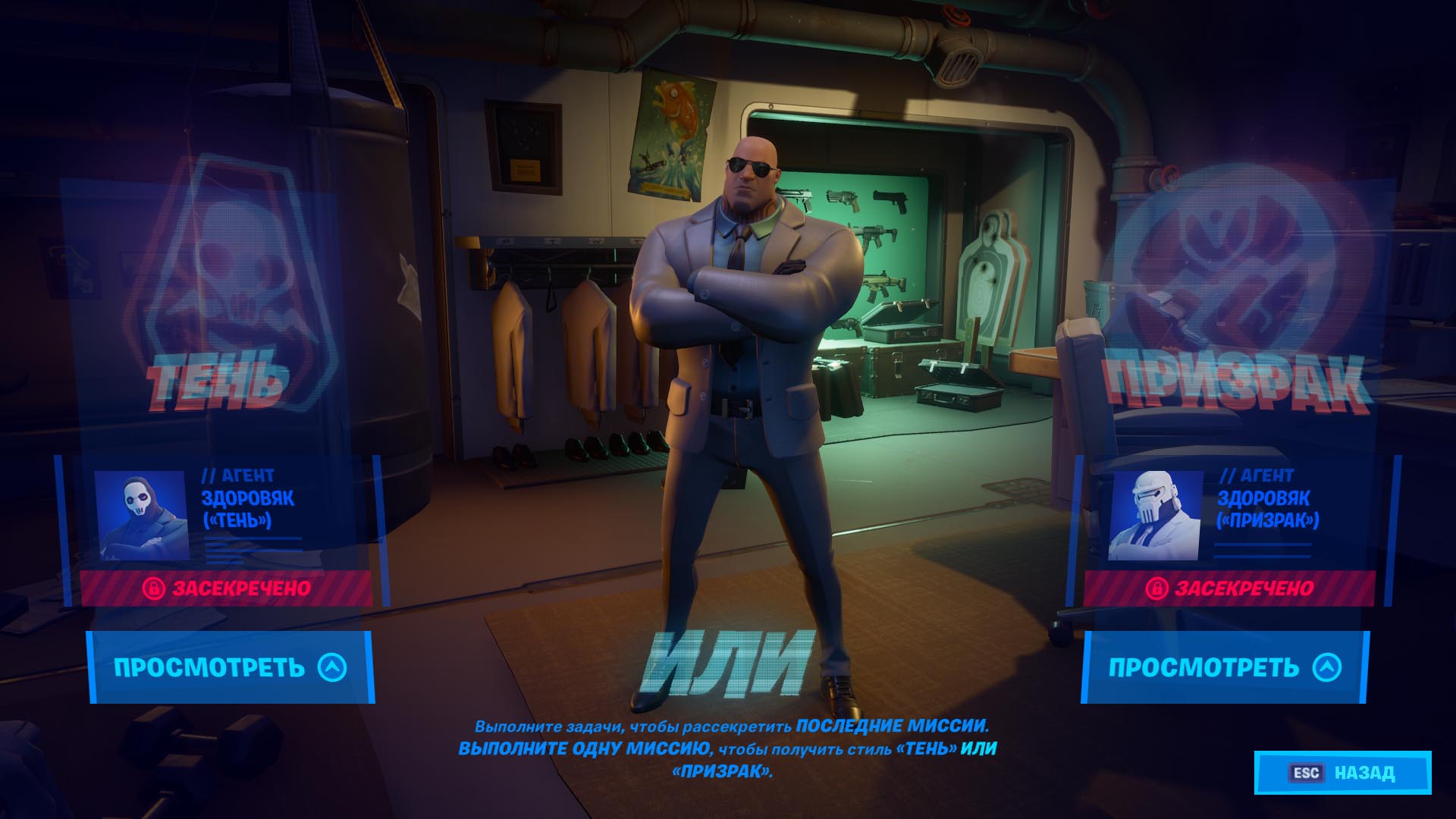The image size is (1456, 819).
Task: Click the ЗАСЕКРЕЧЕНО lock bar under «Призрак»
Action: tap(1228, 588)
